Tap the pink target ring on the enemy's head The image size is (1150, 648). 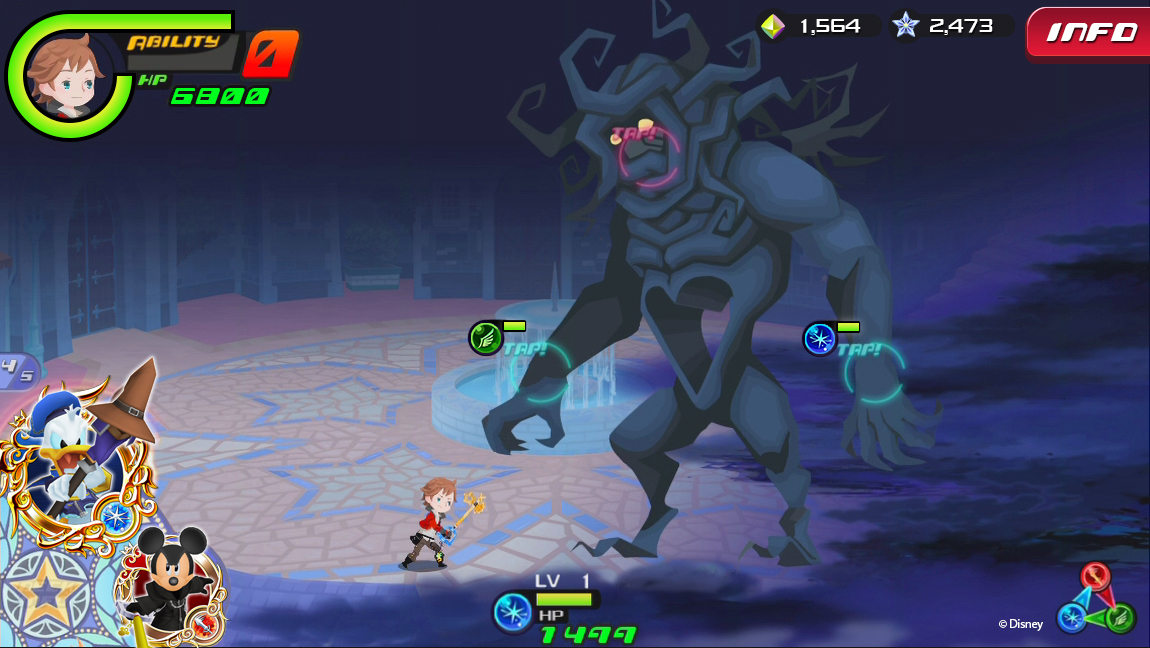pyautogui.click(x=648, y=156)
